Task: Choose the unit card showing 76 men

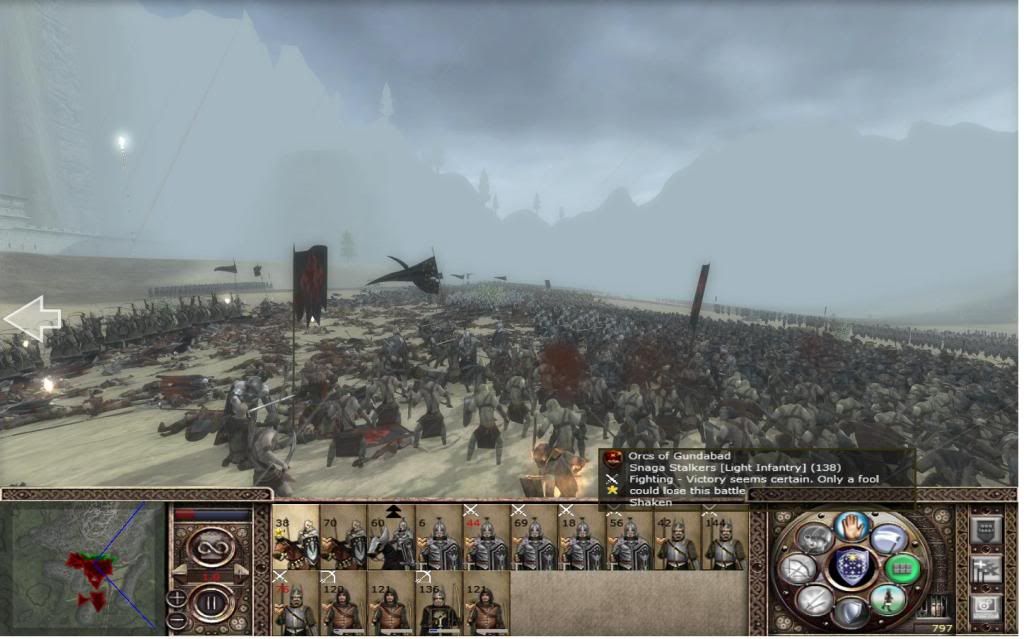Action: point(295,606)
